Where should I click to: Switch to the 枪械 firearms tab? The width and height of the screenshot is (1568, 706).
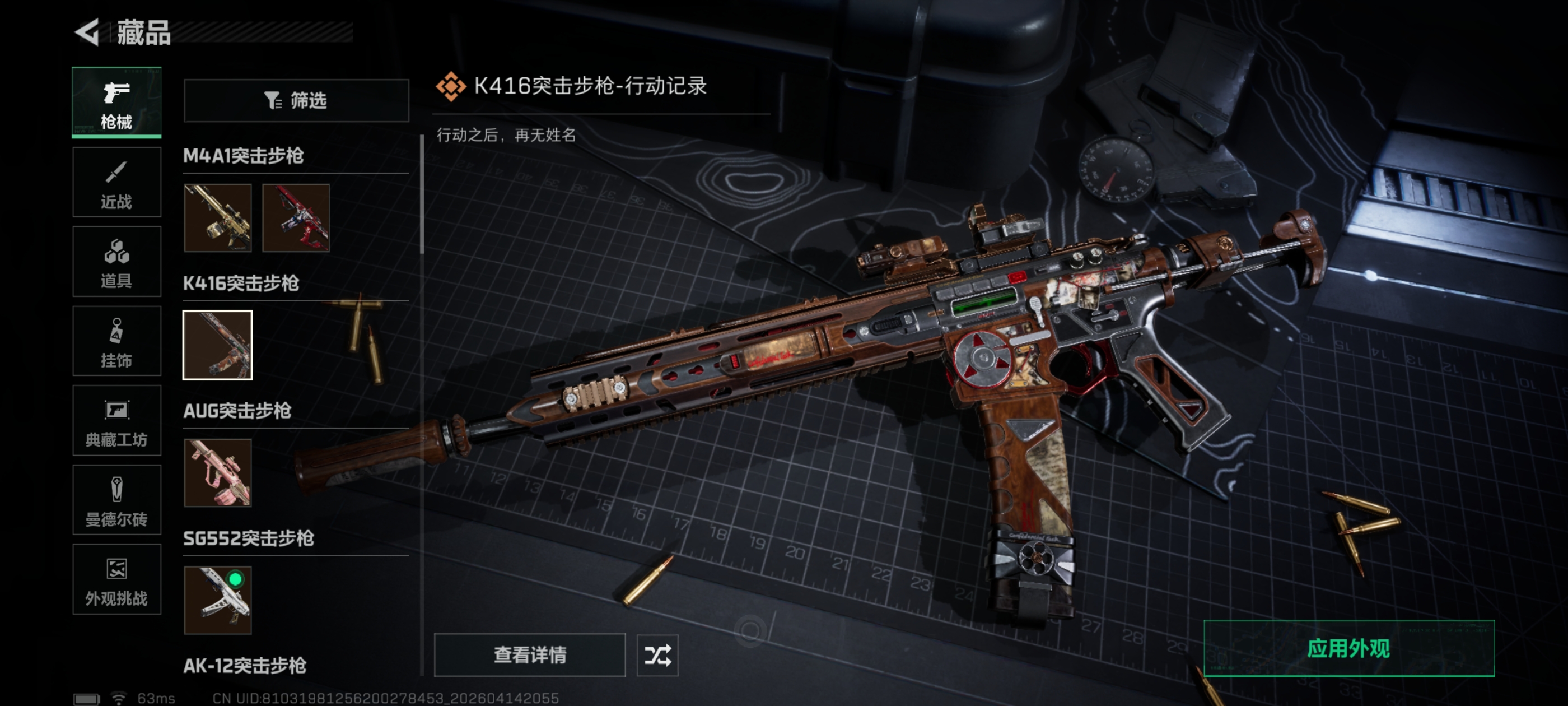pyautogui.click(x=116, y=103)
